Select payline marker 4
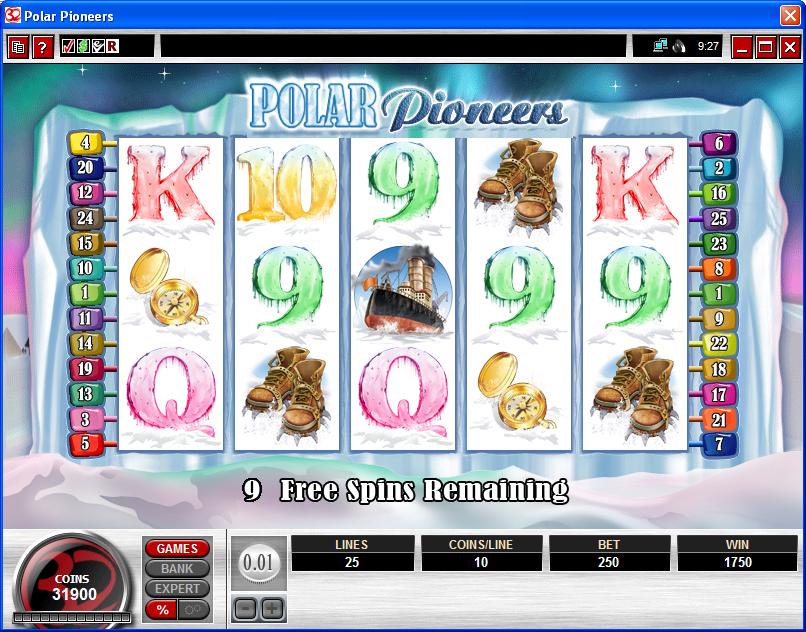Image resolution: width=806 pixels, height=632 pixels. point(85,143)
